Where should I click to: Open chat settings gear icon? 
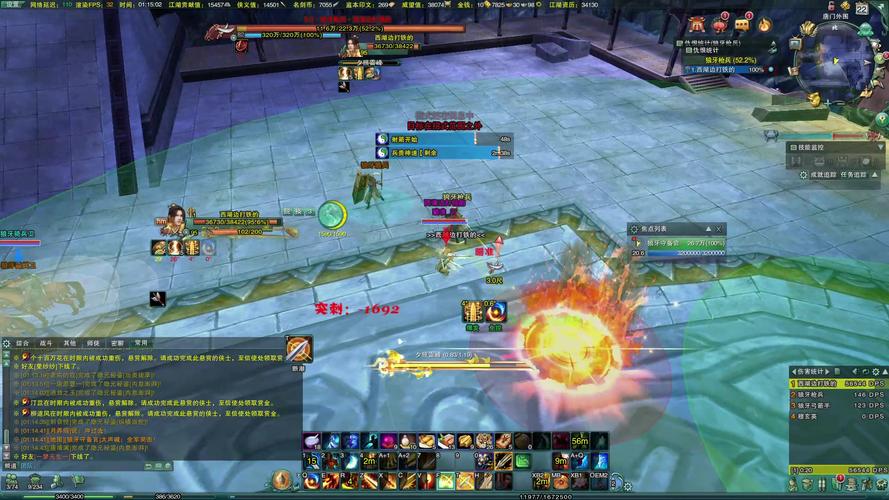coord(6,342)
